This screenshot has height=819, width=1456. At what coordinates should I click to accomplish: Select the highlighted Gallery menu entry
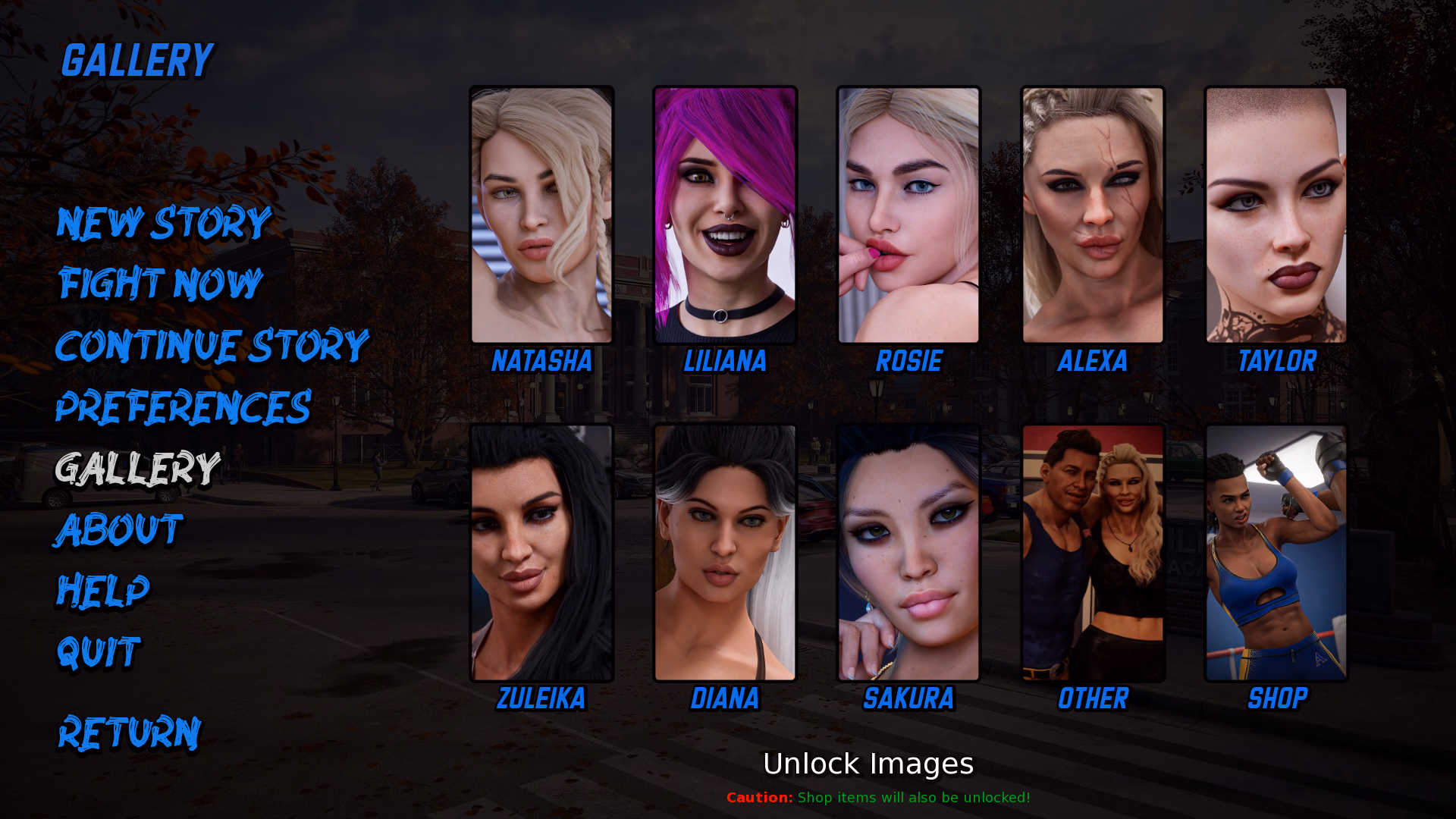click(x=137, y=469)
